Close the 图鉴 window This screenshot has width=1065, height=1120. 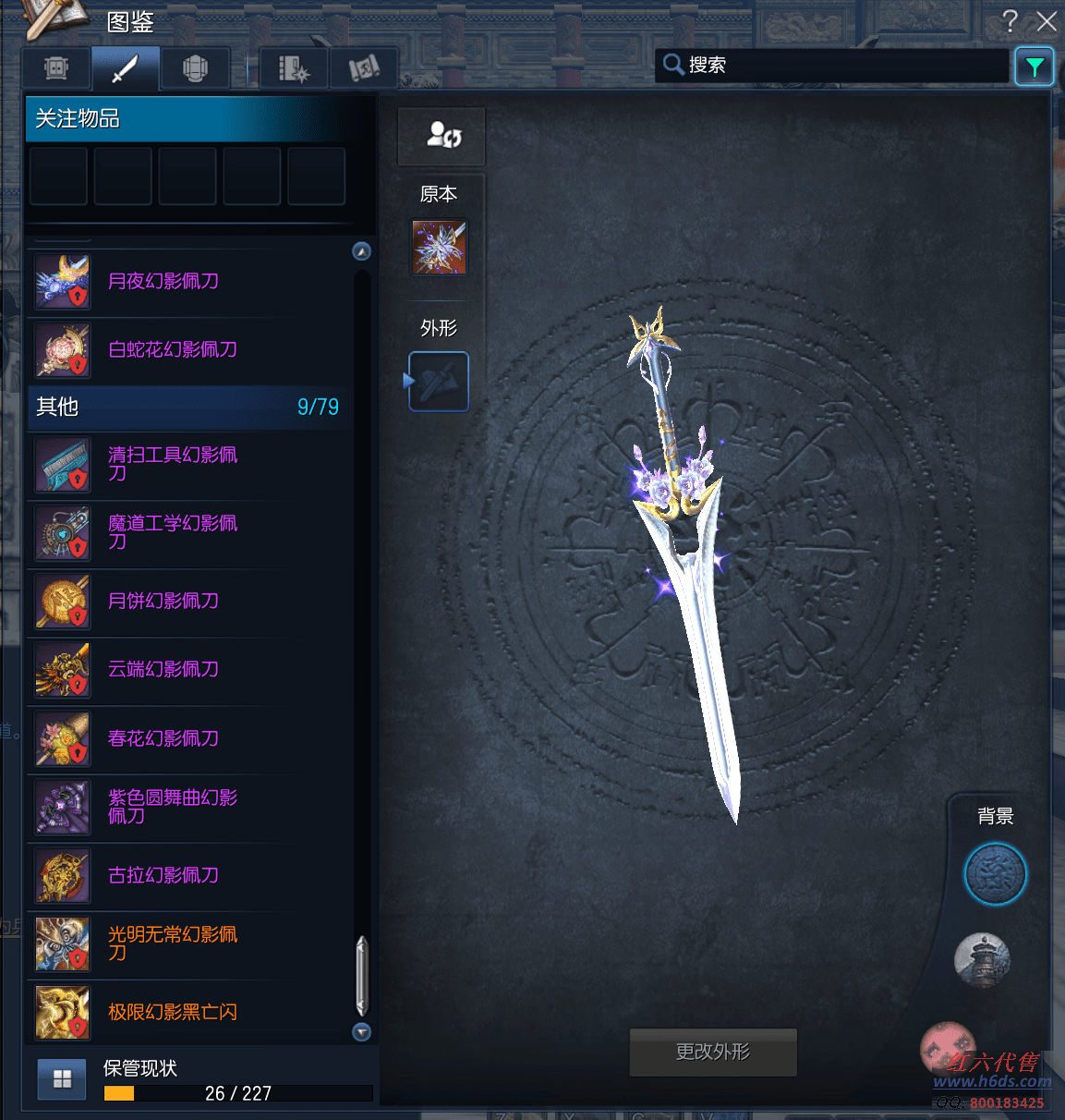point(1047,21)
